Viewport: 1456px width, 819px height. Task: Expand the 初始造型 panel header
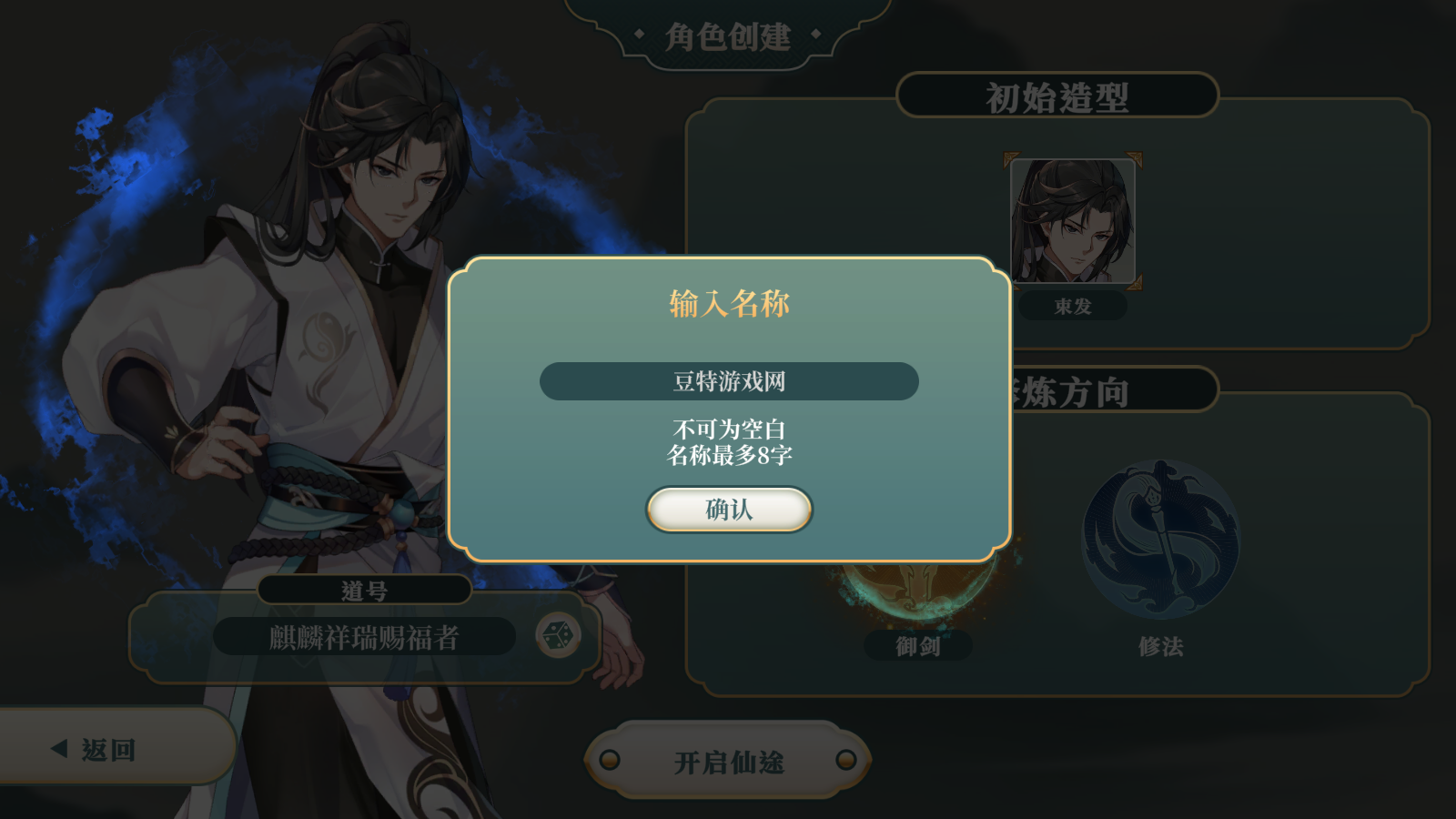(1056, 97)
